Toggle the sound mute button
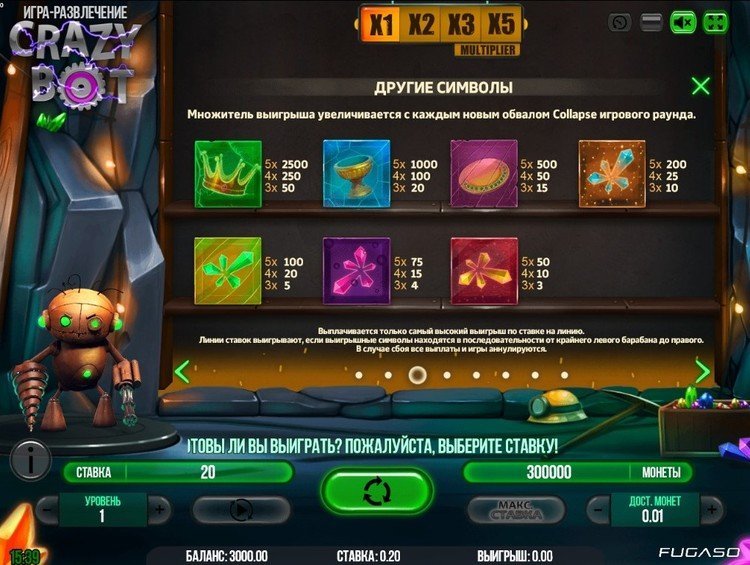Viewport: 750px width, 565px height. [683, 22]
